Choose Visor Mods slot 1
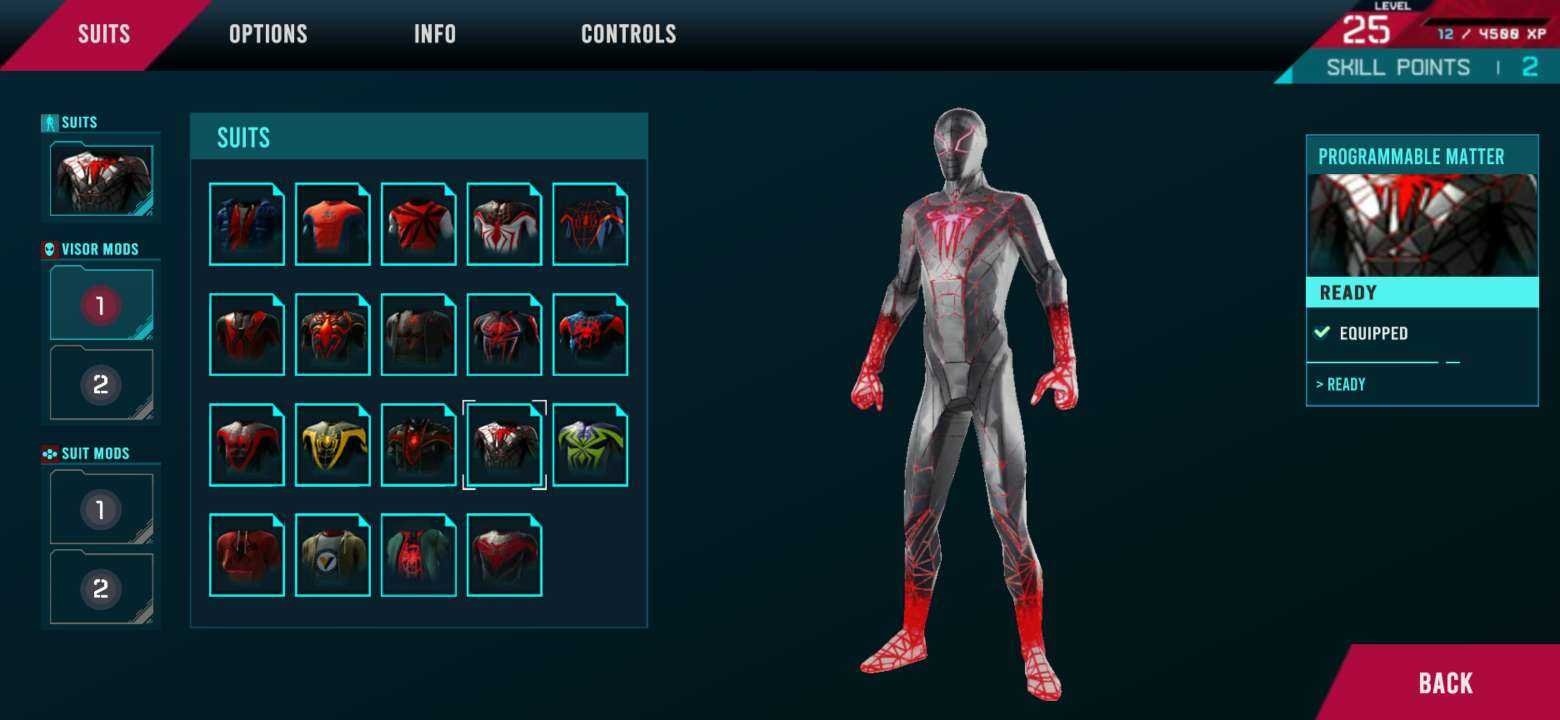Screen dimensions: 1560x720 (x=101, y=304)
